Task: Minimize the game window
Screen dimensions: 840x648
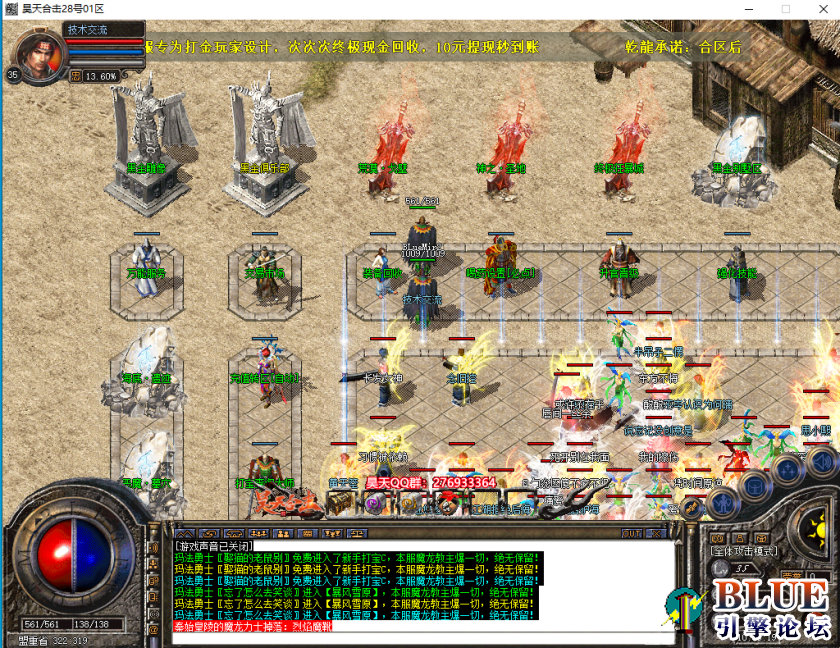Action: [x=748, y=9]
